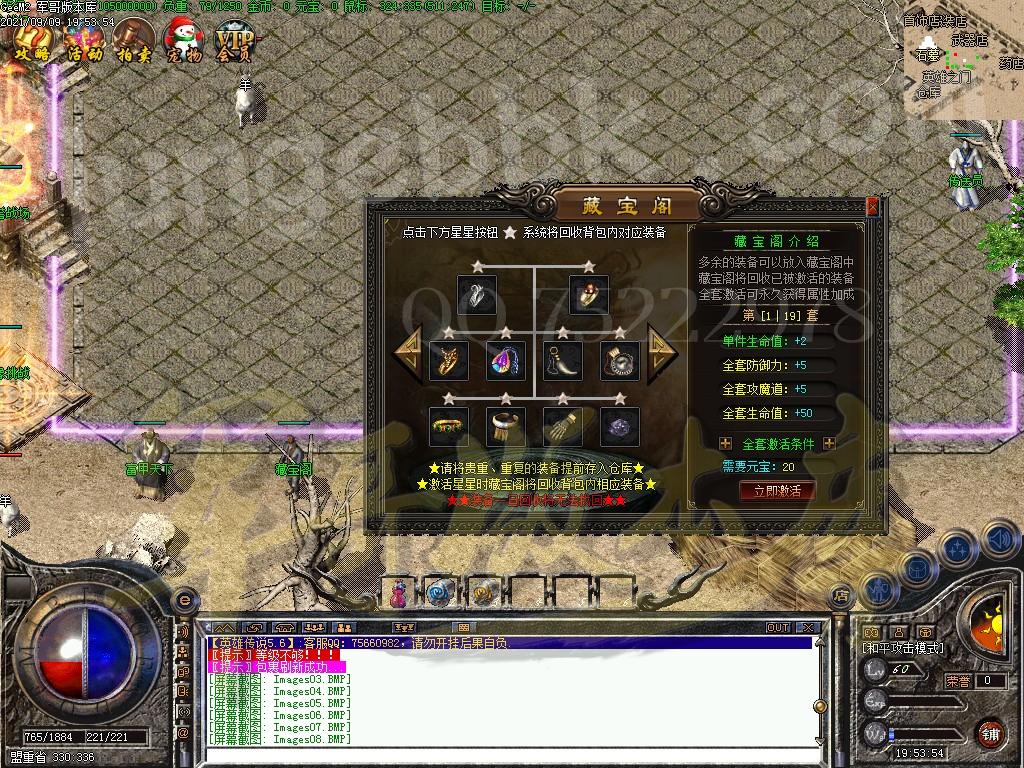The height and width of the screenshot is (768, 1024).
Task: Open the 攻略 guide menu
Action: tap(32, 42)
